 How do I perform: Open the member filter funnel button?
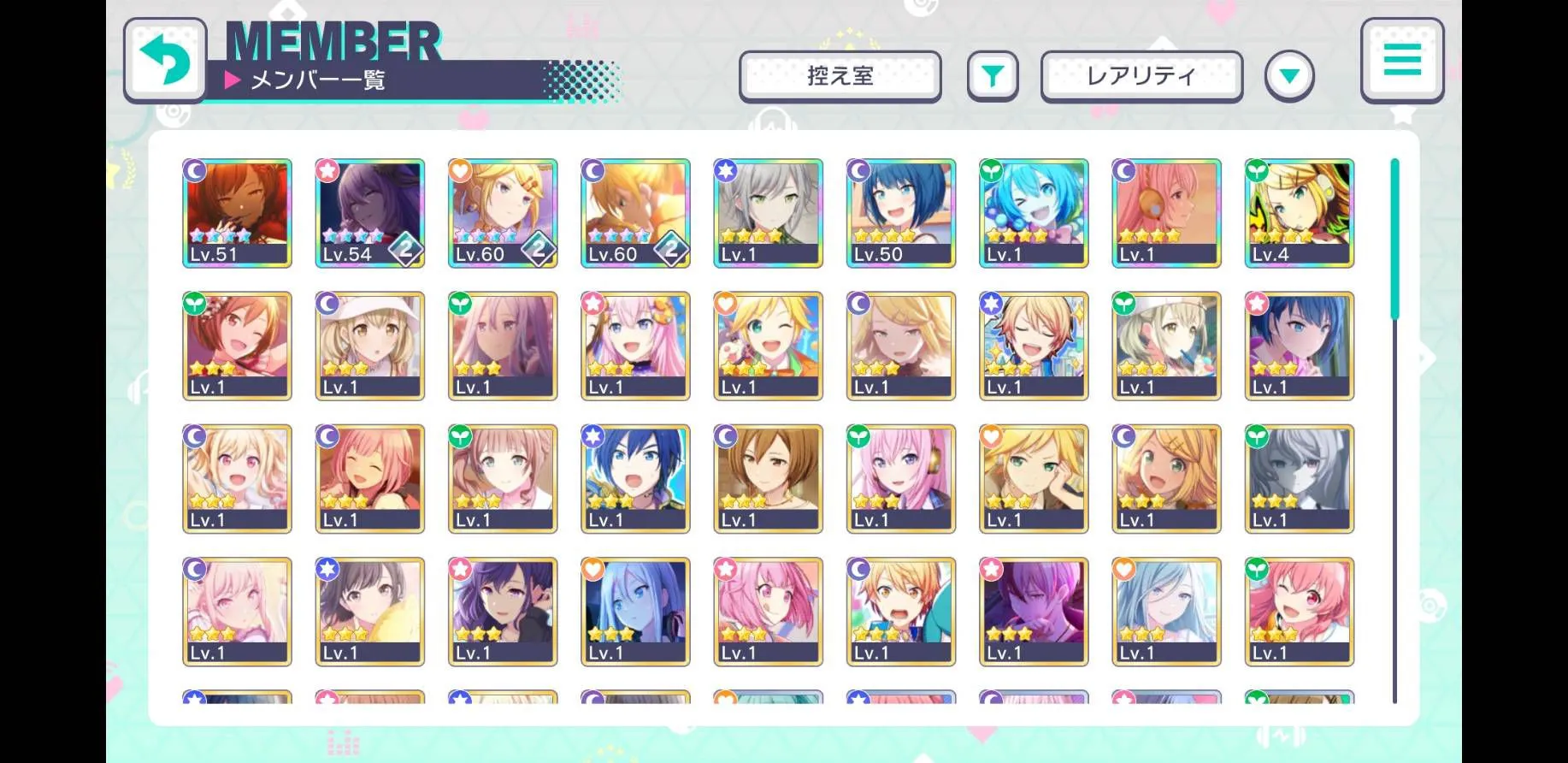(x=992, y=76)
